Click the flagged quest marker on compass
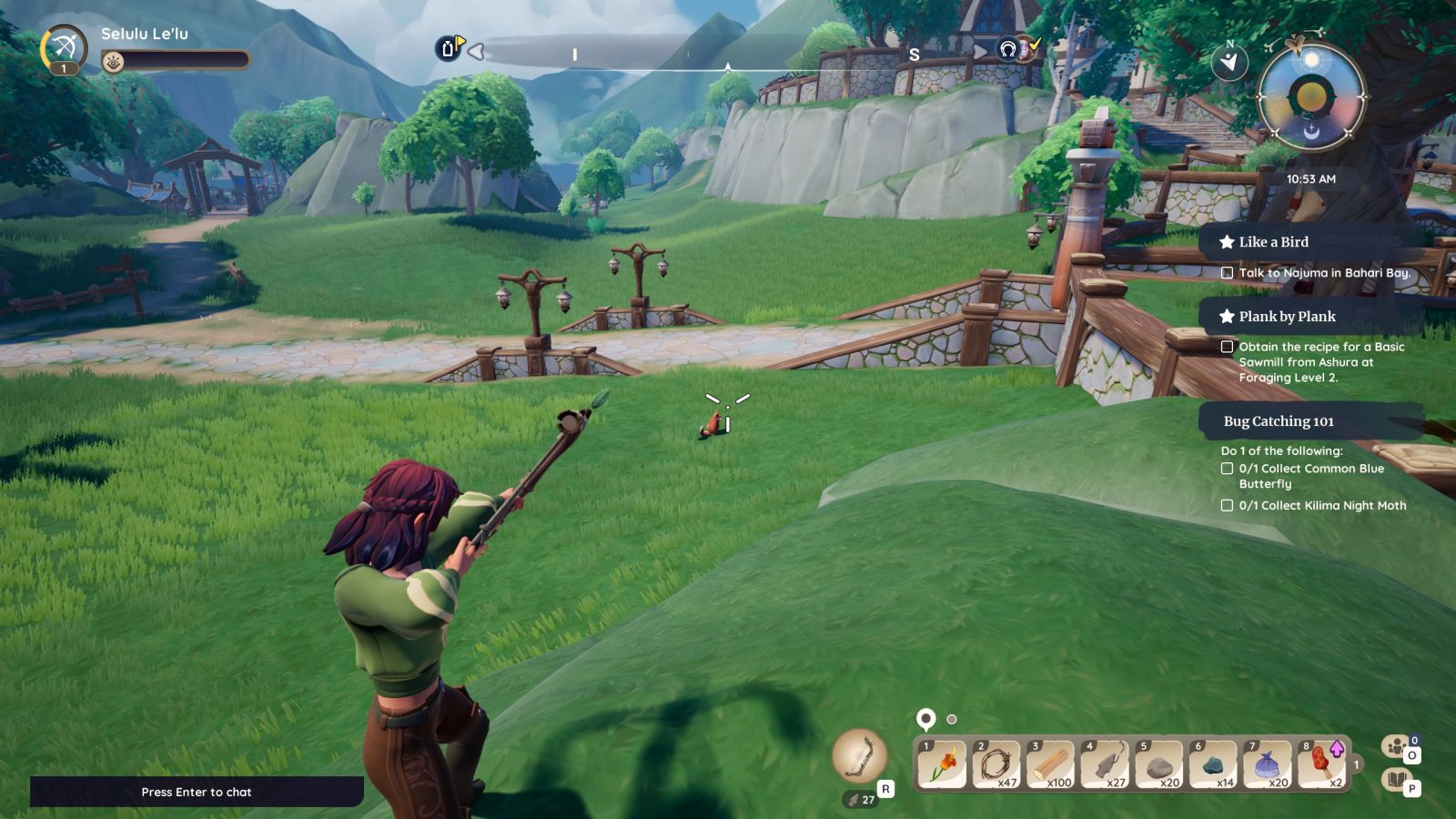This screenshot has height=819, width=1456. point(449,48)
